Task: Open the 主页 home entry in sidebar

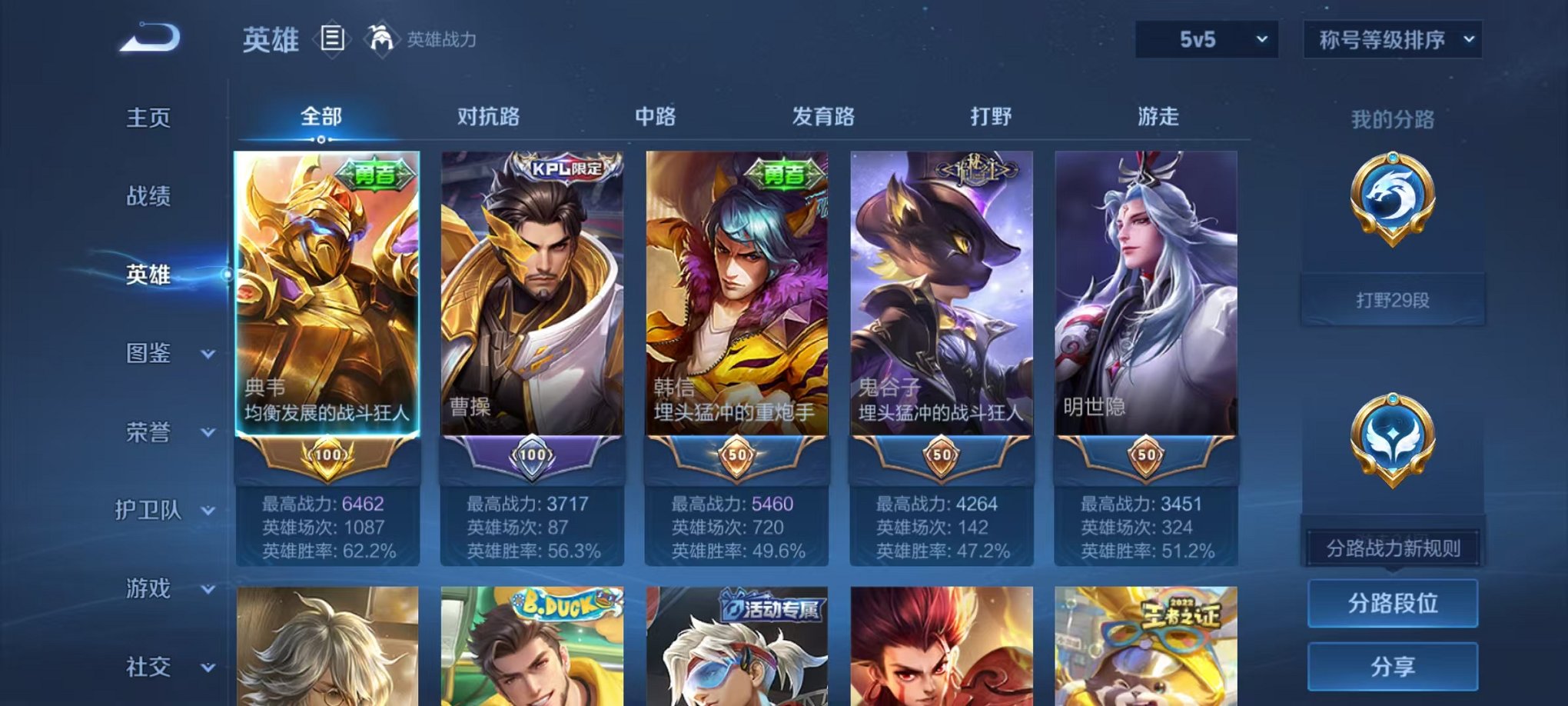Action: pyautogui.click(x=148, y=119)
